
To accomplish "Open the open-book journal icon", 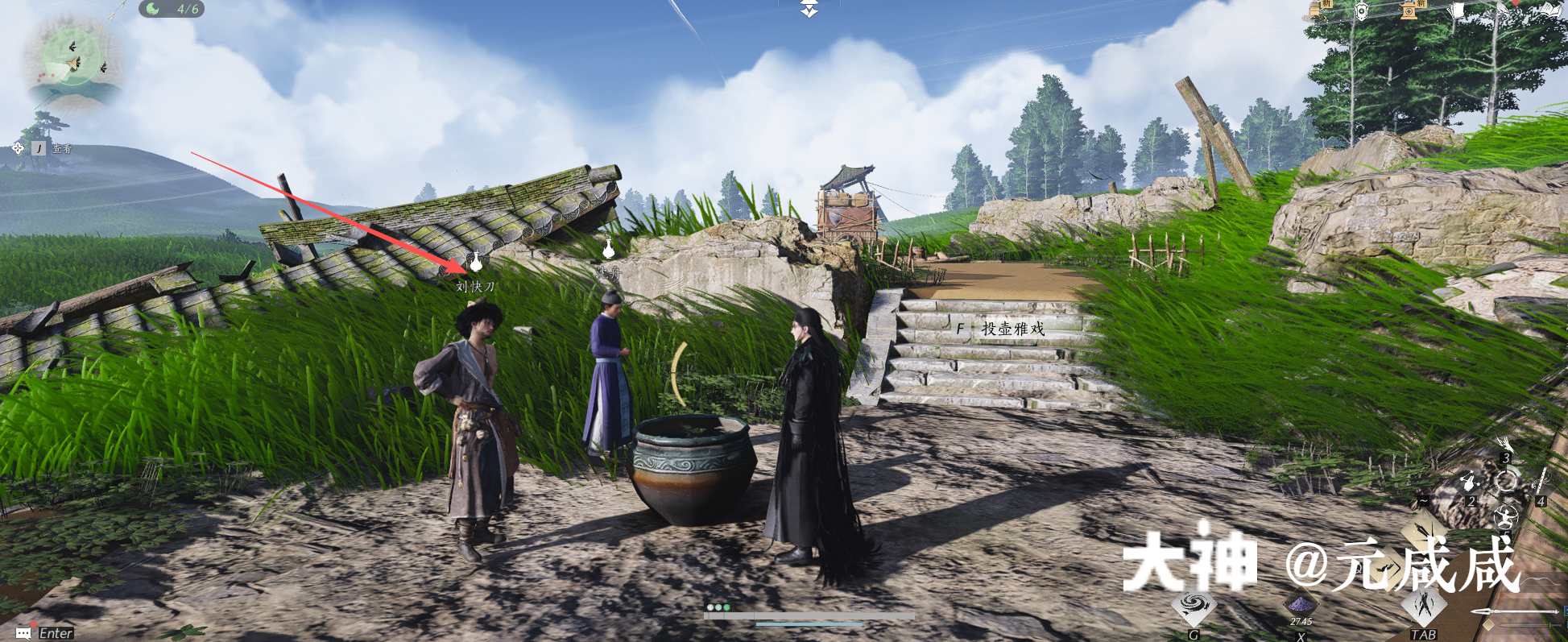I will coord(1551,10).
